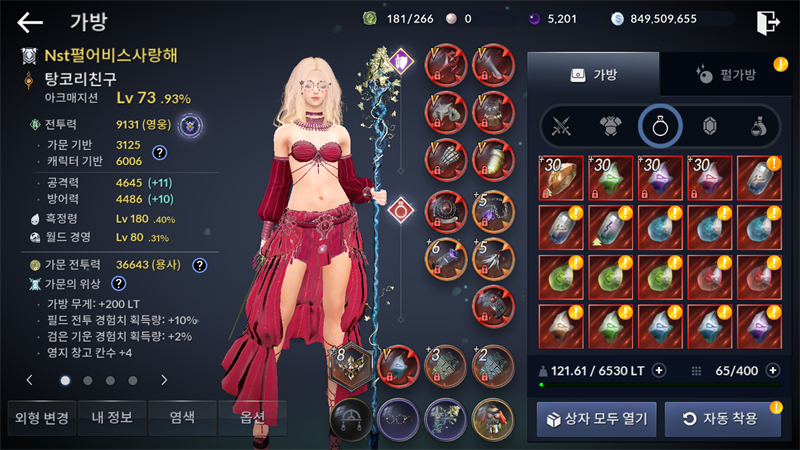
Task: Expand the 65/400 bag slots with plus
Action: pyautogui.click(x=772, y=370)
